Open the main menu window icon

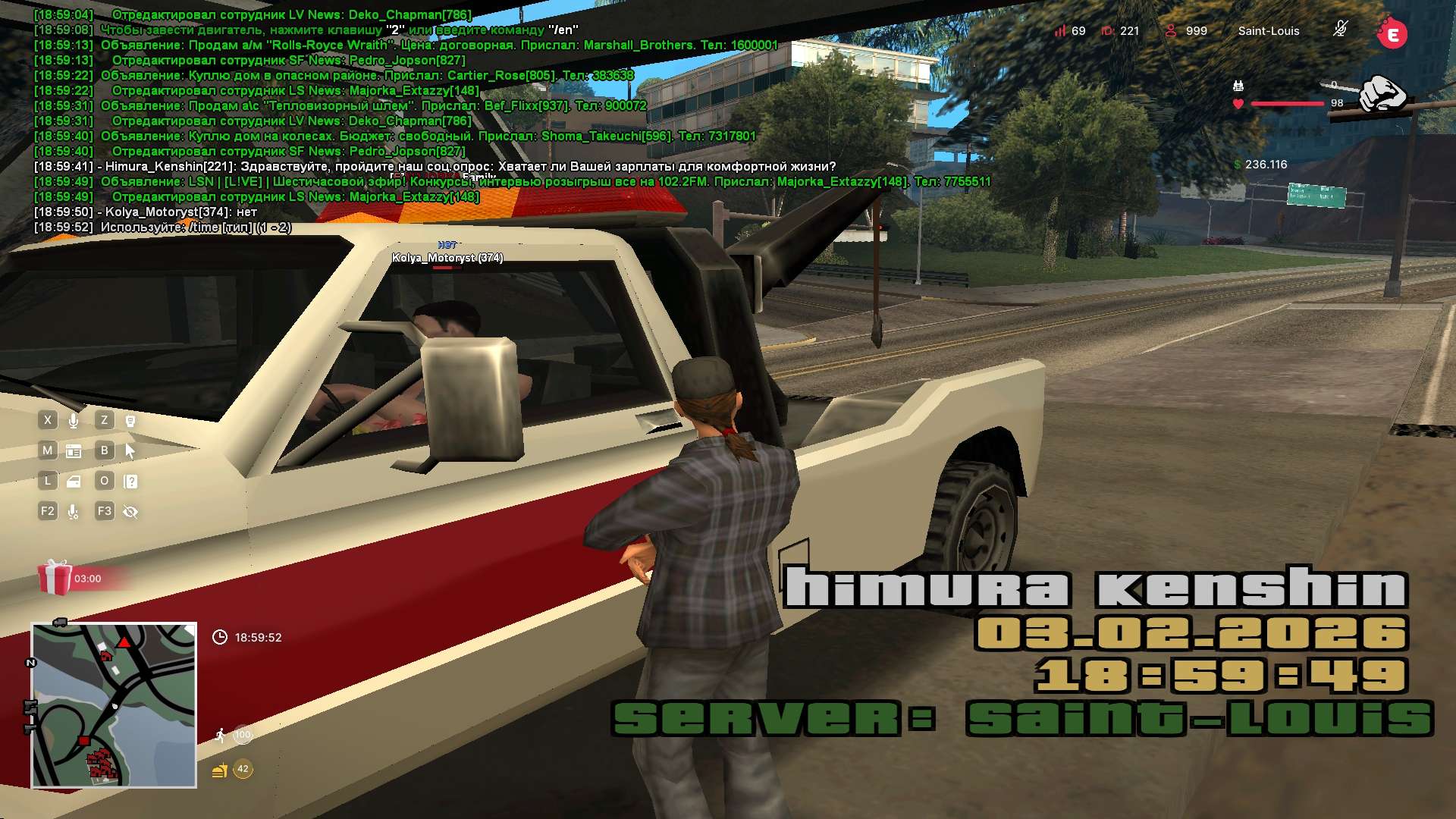pos(74,451)
